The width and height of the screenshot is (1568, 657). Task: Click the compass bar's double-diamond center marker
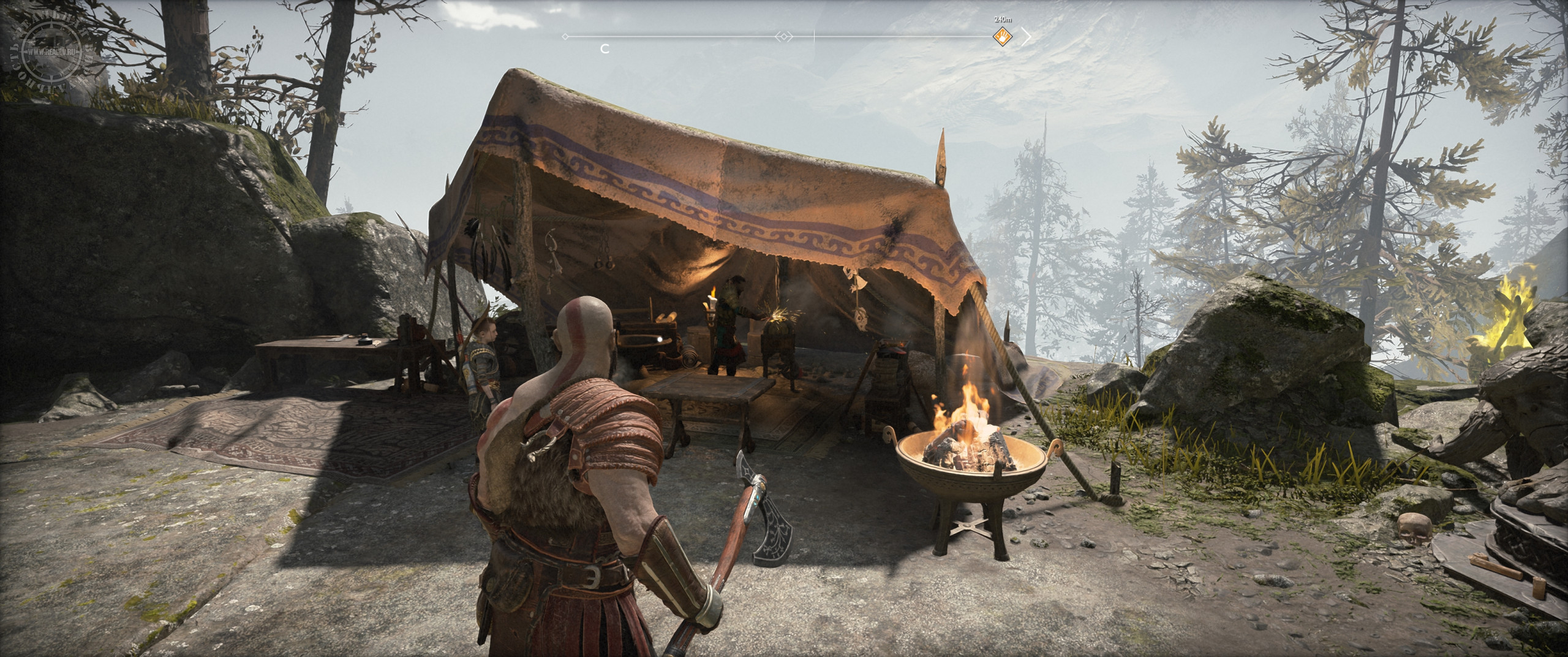(x=784, y=37)
